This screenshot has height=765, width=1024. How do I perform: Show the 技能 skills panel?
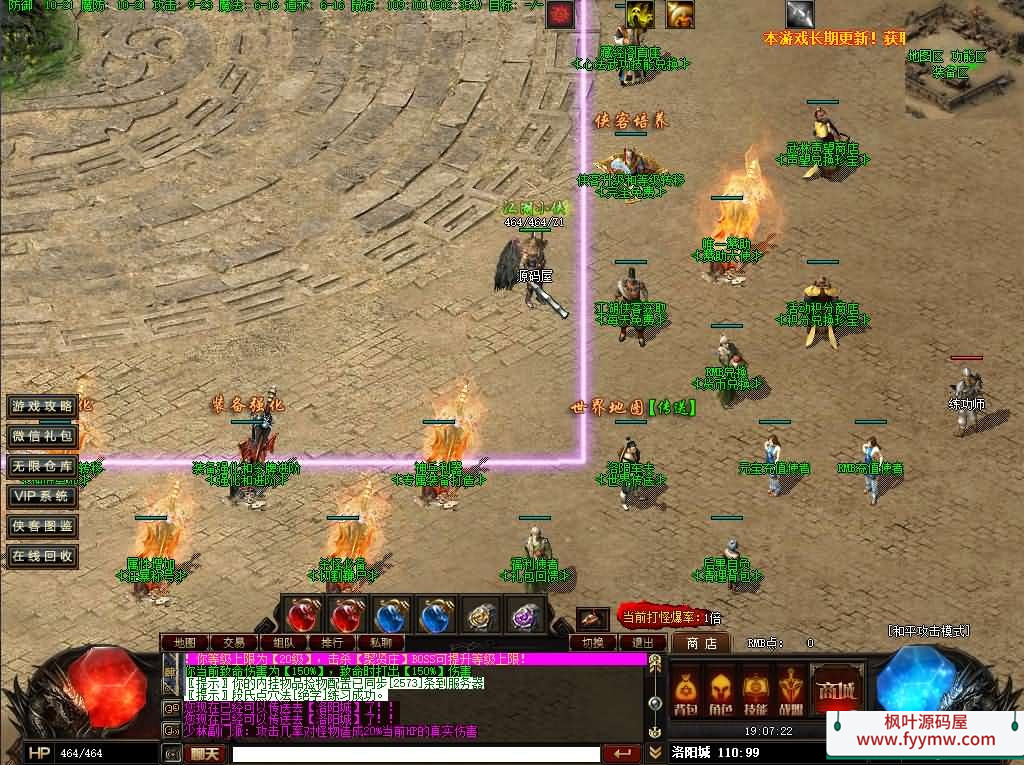755,694
